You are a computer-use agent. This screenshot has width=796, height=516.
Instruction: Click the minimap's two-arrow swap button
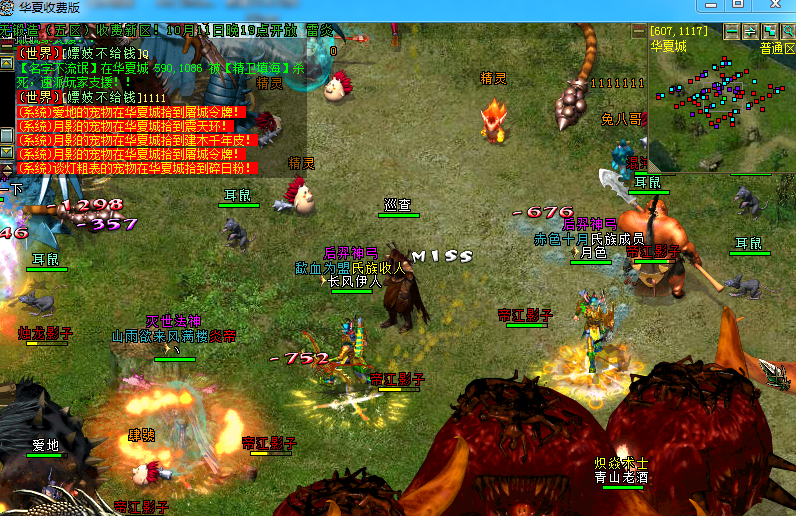(x=750, y=32)
